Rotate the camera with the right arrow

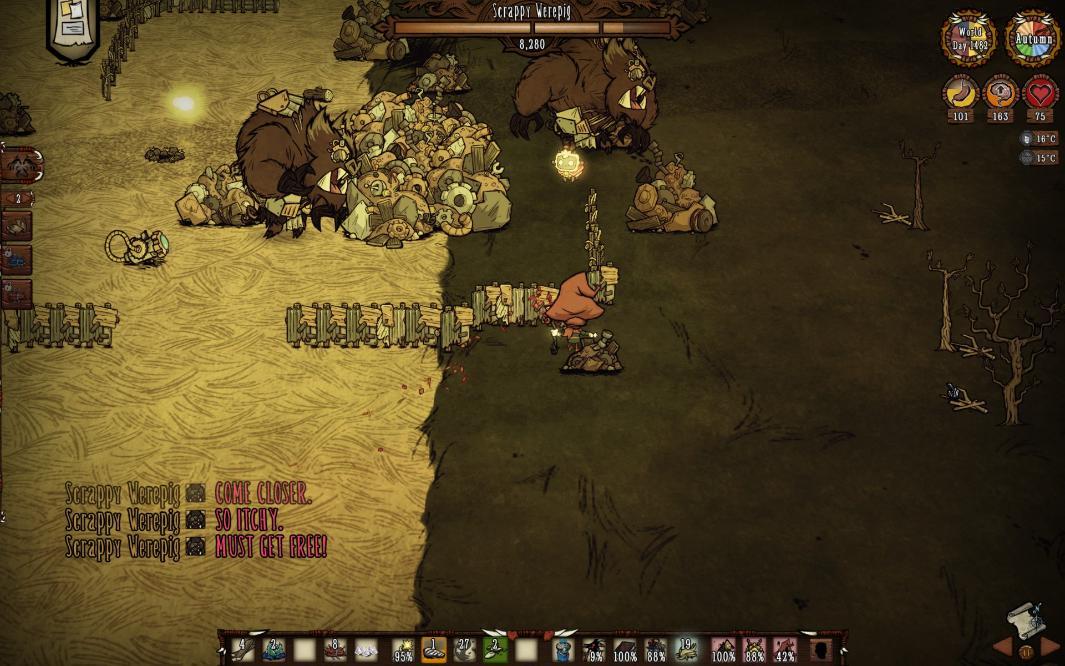tap(1049, 648)
